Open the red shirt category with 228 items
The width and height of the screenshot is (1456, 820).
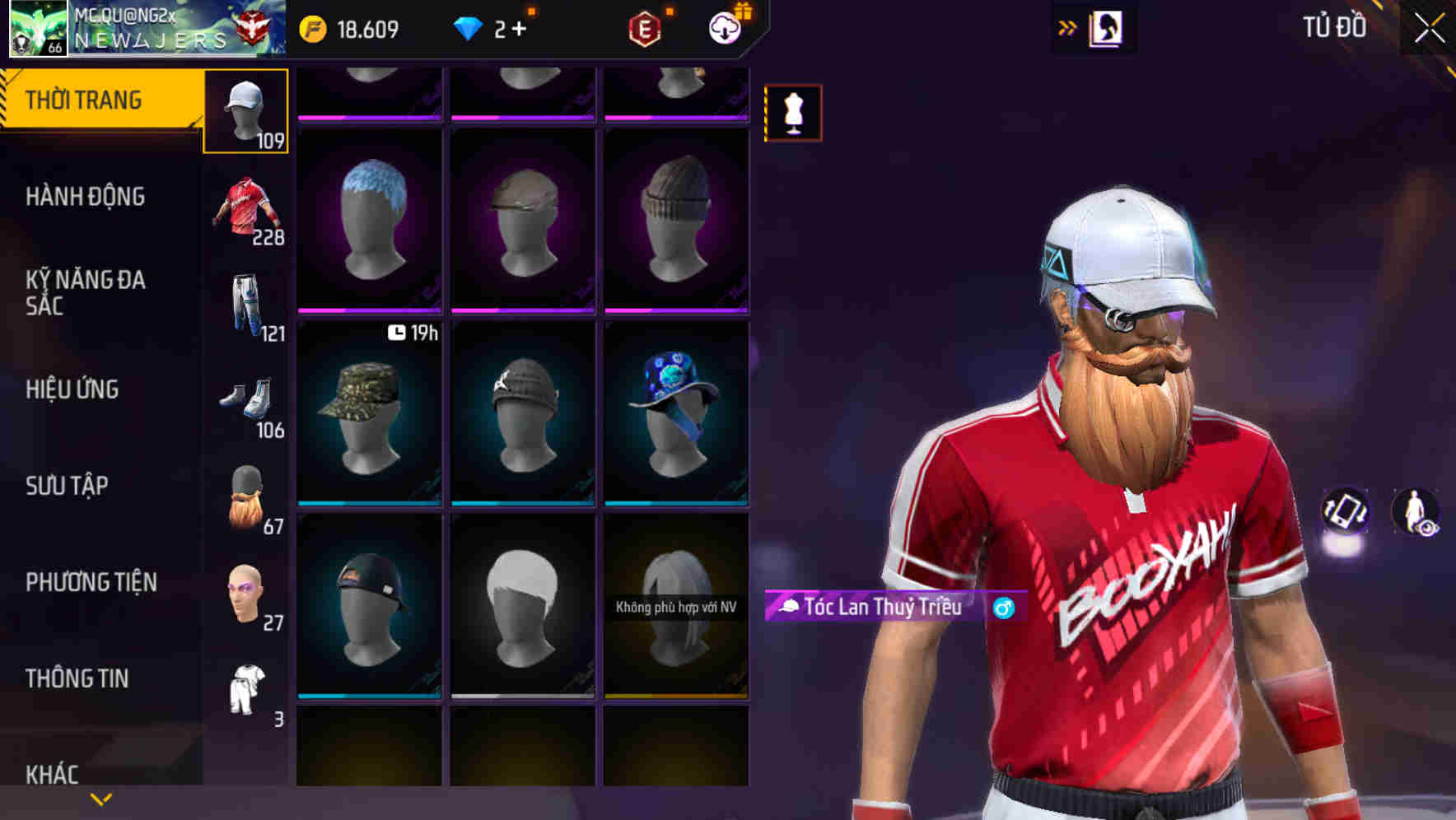(x=245, y=204)
